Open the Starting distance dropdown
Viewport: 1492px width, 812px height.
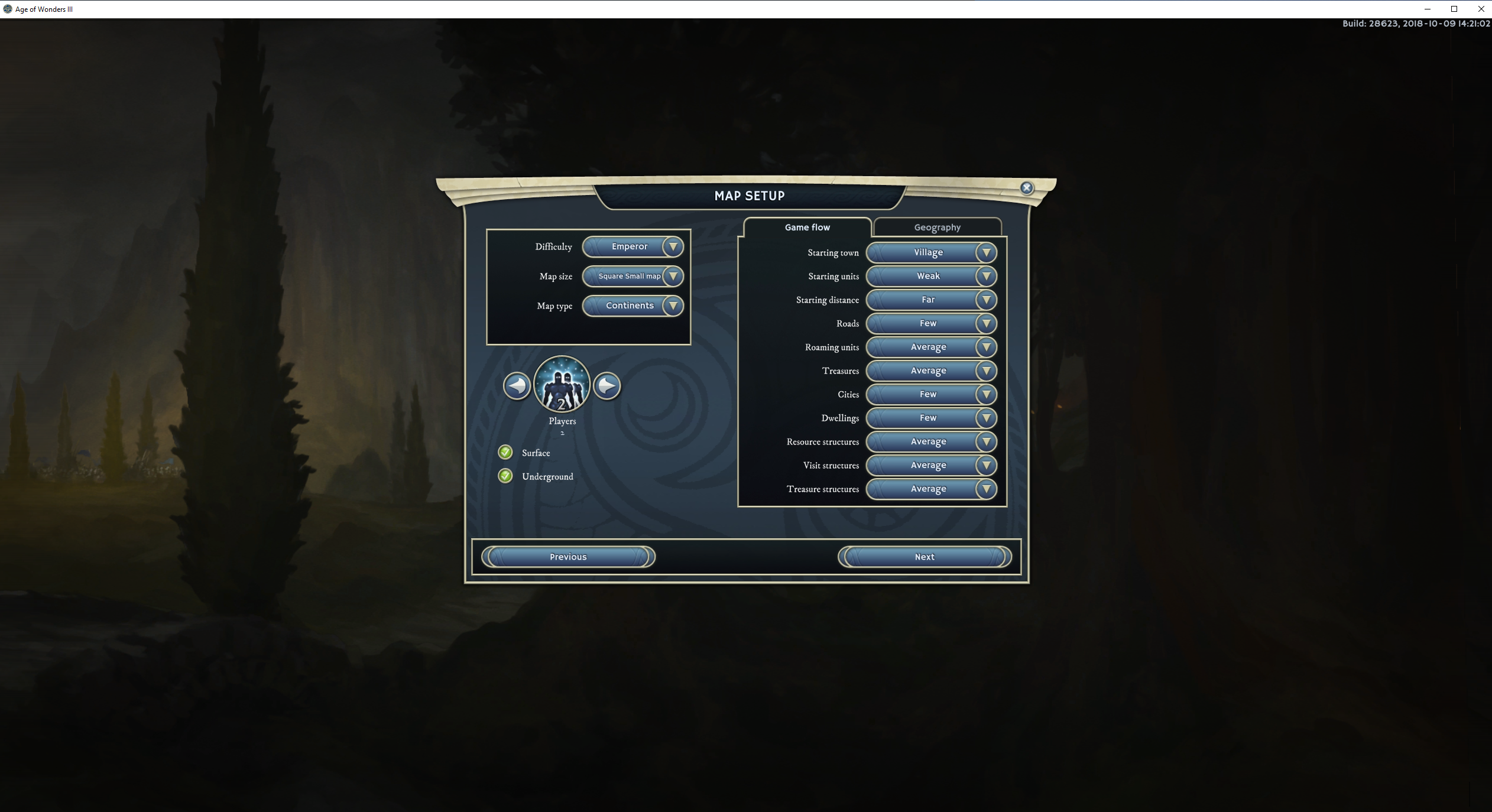[x=931, y=300]
